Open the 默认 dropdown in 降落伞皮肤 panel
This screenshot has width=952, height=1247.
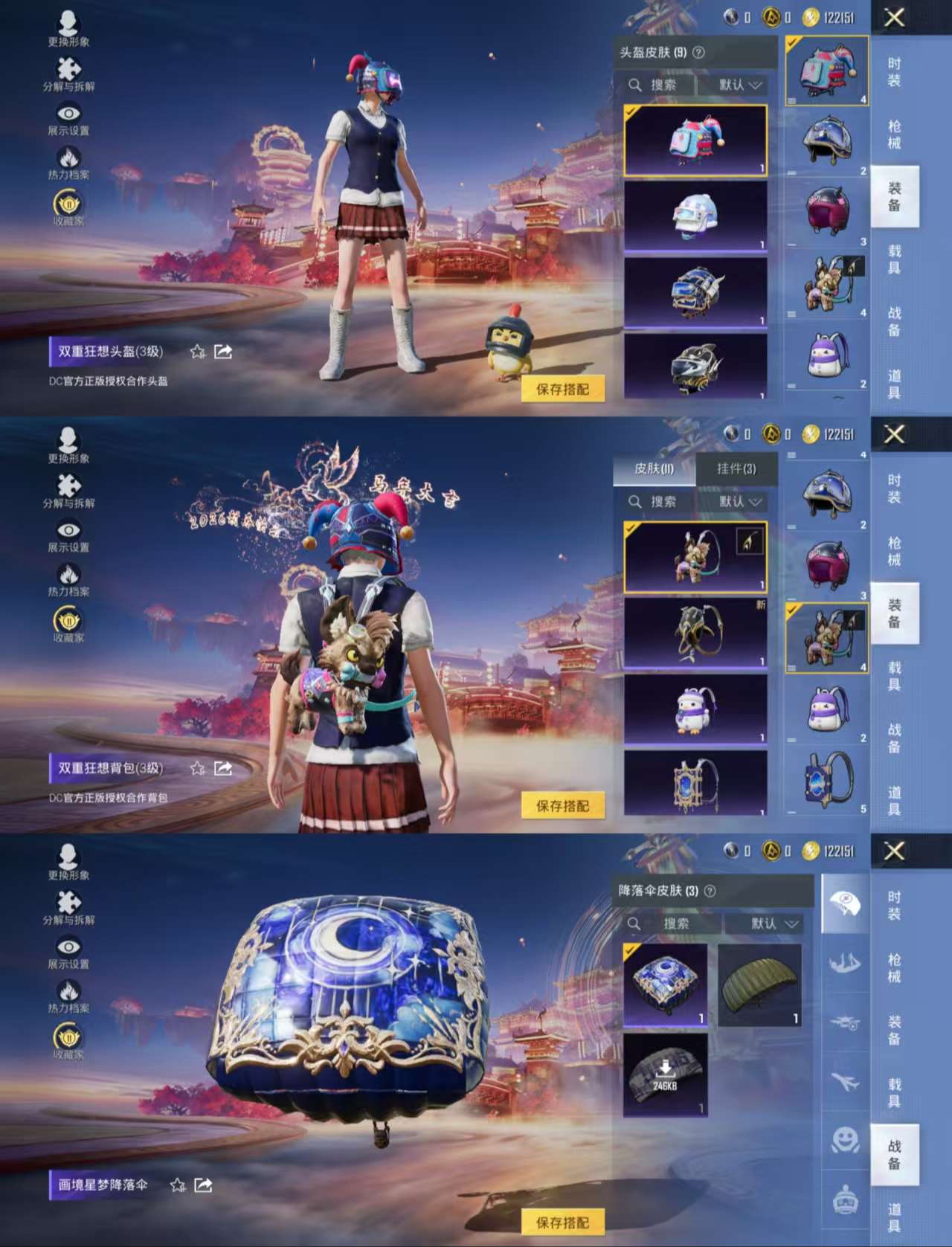tap(766, 924)
